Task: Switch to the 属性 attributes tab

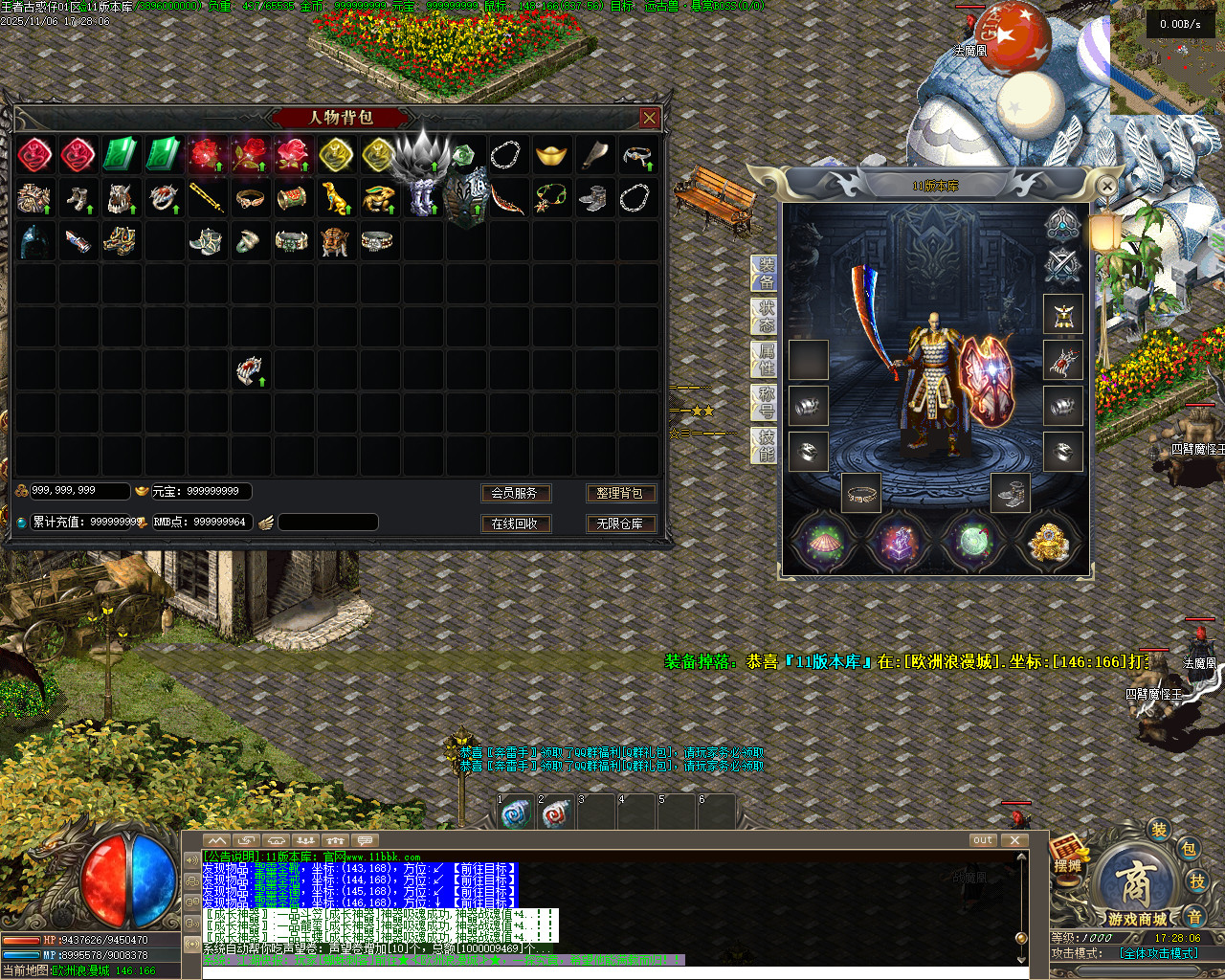Action: click(767, 360)
